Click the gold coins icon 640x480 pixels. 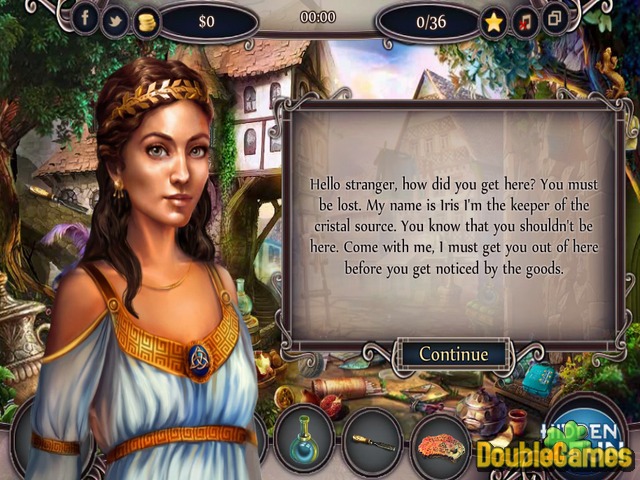click(x=146, y=19)
